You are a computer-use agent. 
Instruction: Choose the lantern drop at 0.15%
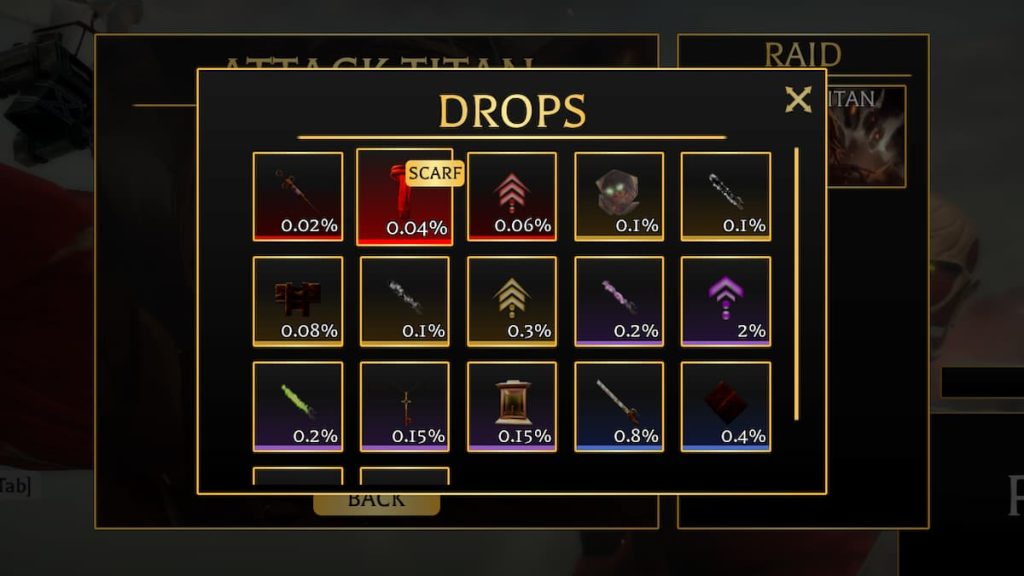[511, 406]
